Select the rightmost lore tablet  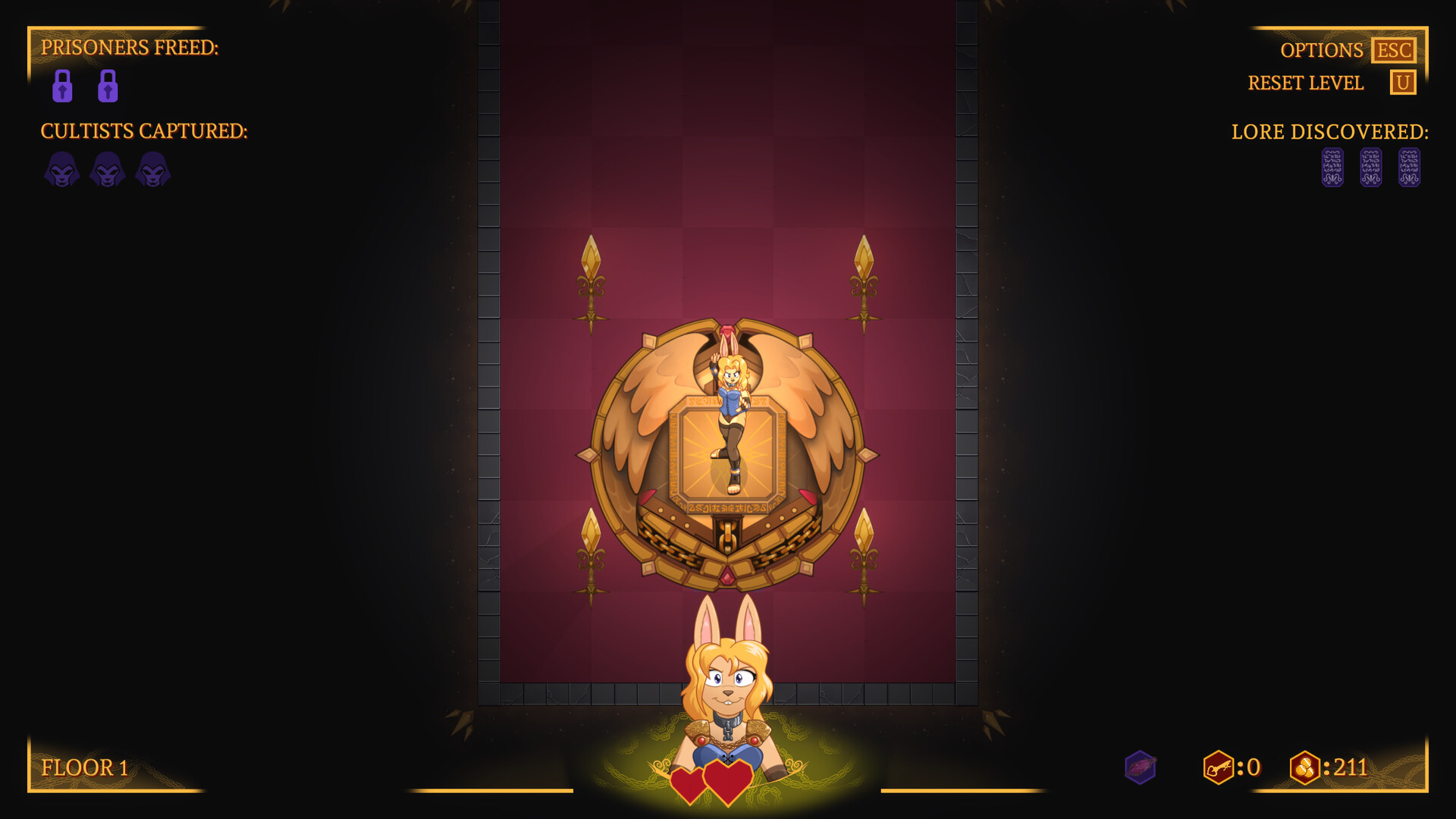[x=1409, y=168]
